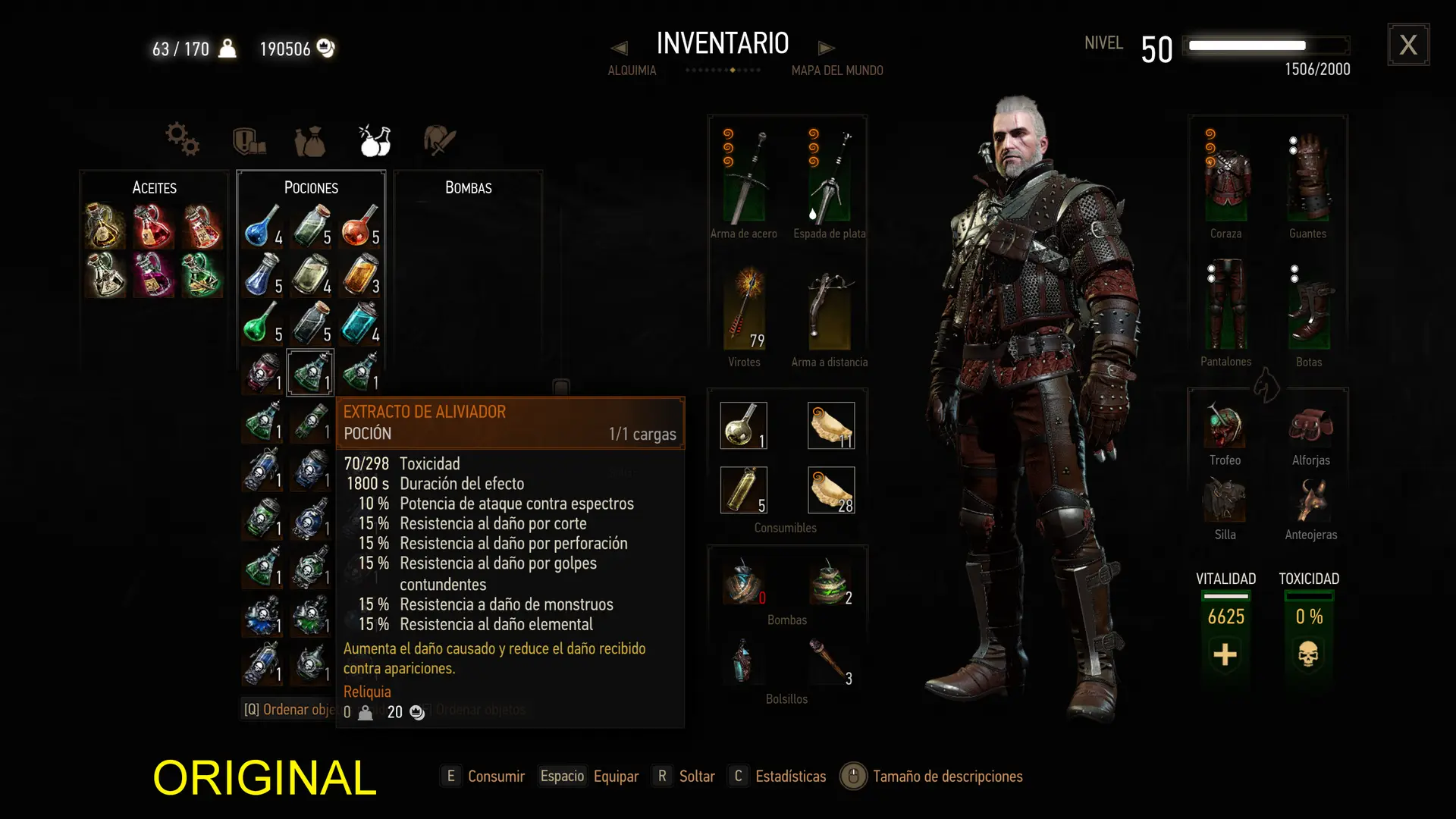This screenshot has width=1456, height=819.
Task: Pick the green round potion flask
Action: tap(261, 323)
